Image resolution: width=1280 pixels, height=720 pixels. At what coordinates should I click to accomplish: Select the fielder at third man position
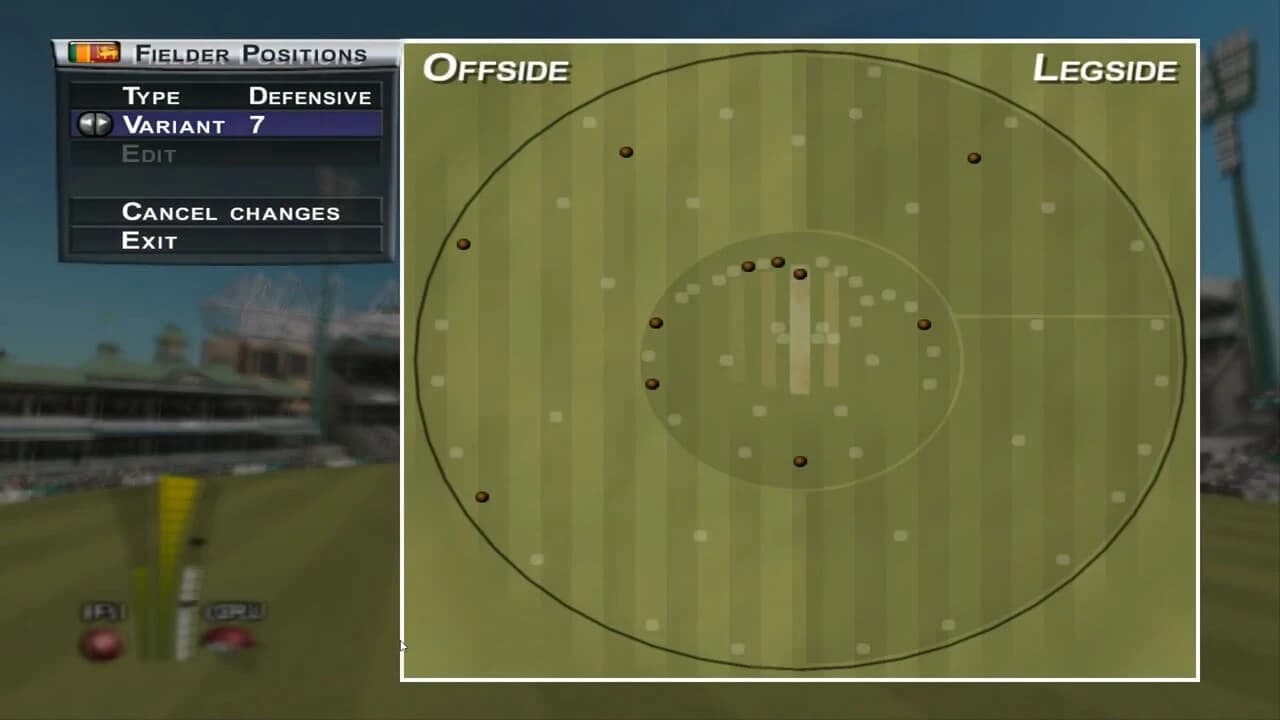pos(627,151)
